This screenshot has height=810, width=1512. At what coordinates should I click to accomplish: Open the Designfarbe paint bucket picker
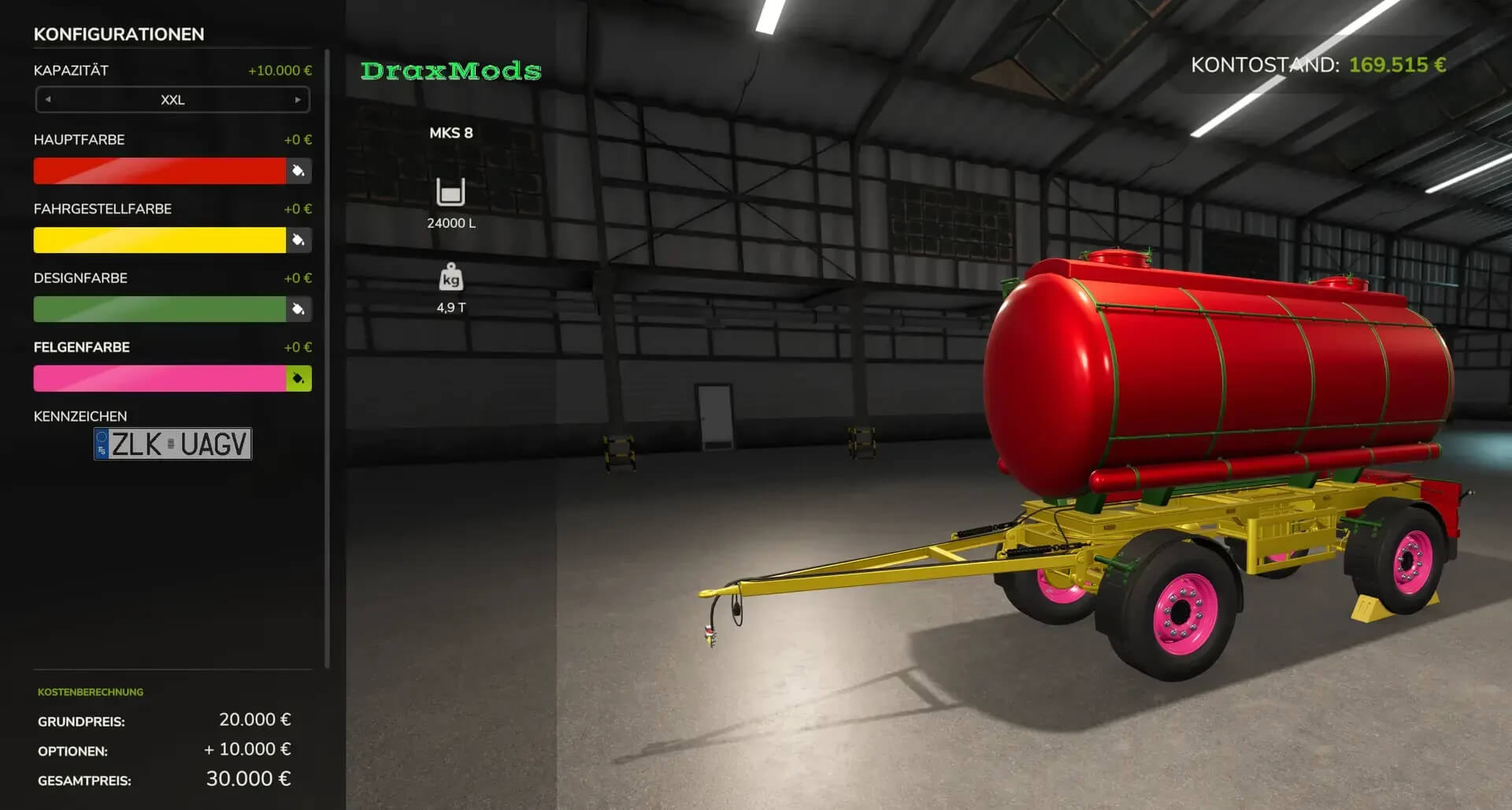click(298, 310)
